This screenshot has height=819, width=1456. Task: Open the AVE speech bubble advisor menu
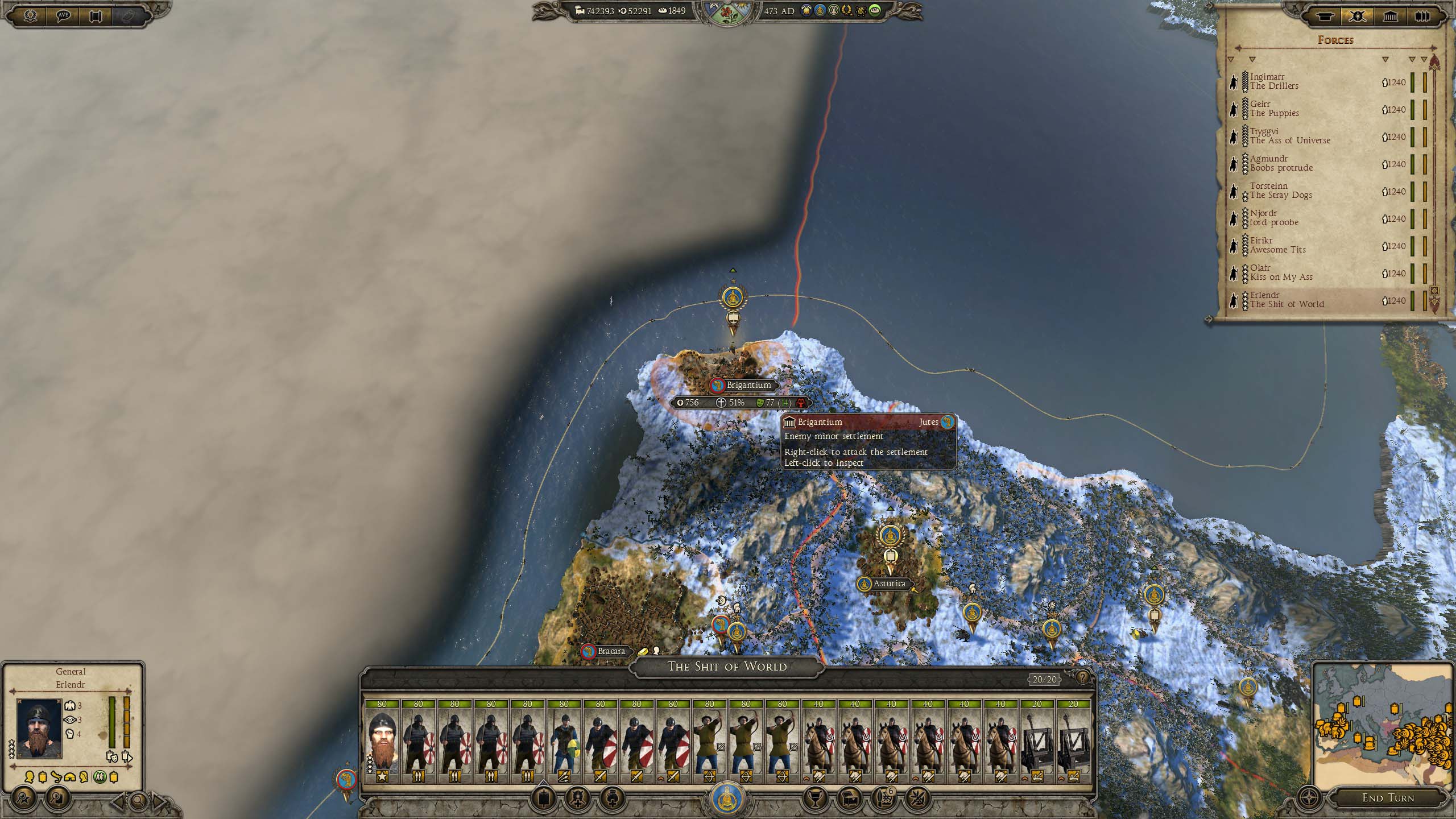(63, 16)
